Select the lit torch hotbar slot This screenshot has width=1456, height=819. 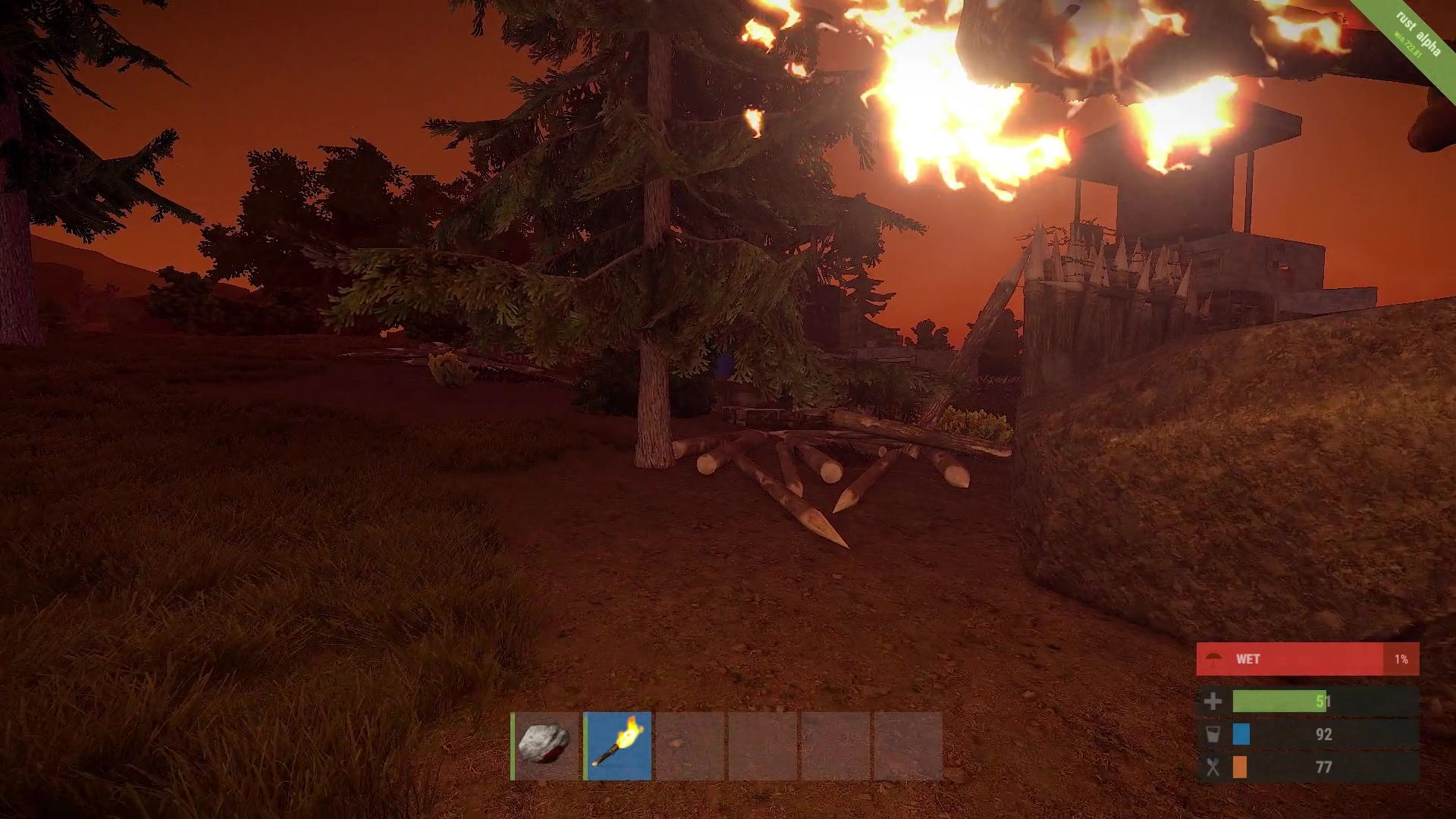618,745
